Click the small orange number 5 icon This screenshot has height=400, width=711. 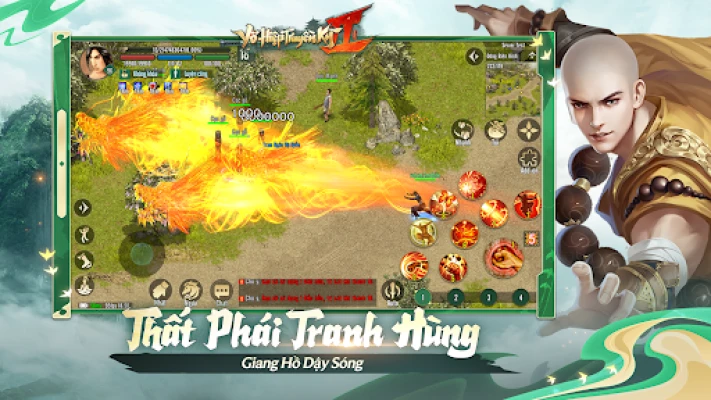pyautogui.click(x=530, y=236)
